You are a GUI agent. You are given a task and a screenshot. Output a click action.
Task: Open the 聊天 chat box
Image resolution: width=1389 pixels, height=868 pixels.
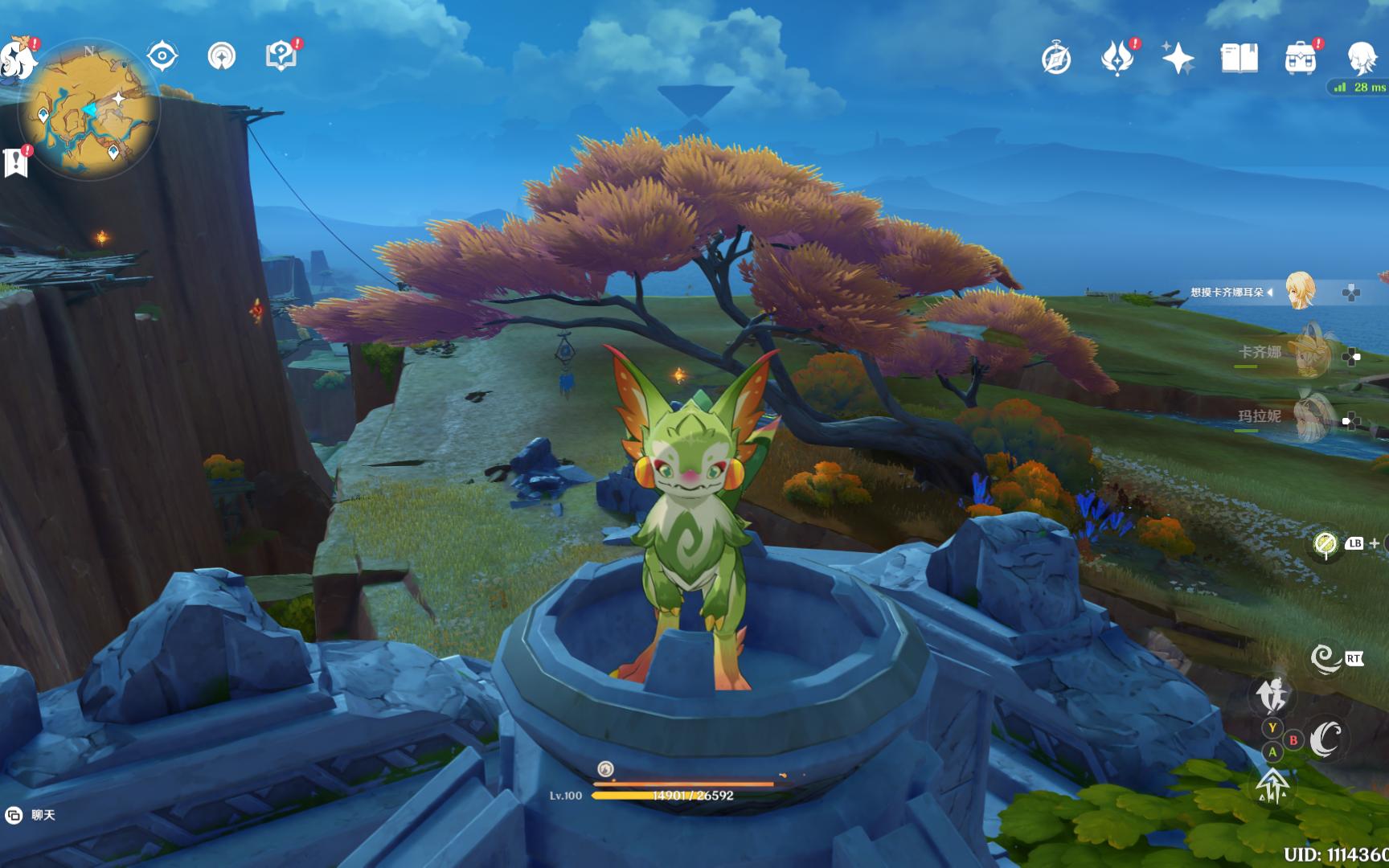(x=32, y=815)
